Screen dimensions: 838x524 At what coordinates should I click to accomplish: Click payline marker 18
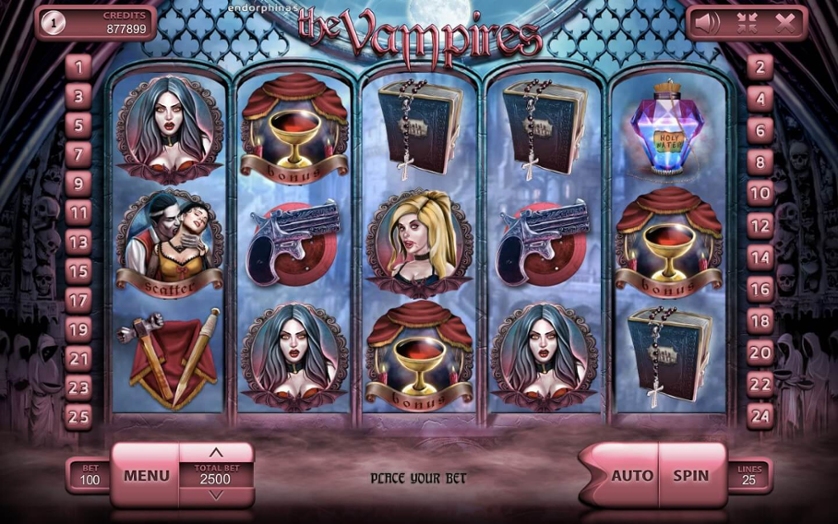click(x=761, y=321)
